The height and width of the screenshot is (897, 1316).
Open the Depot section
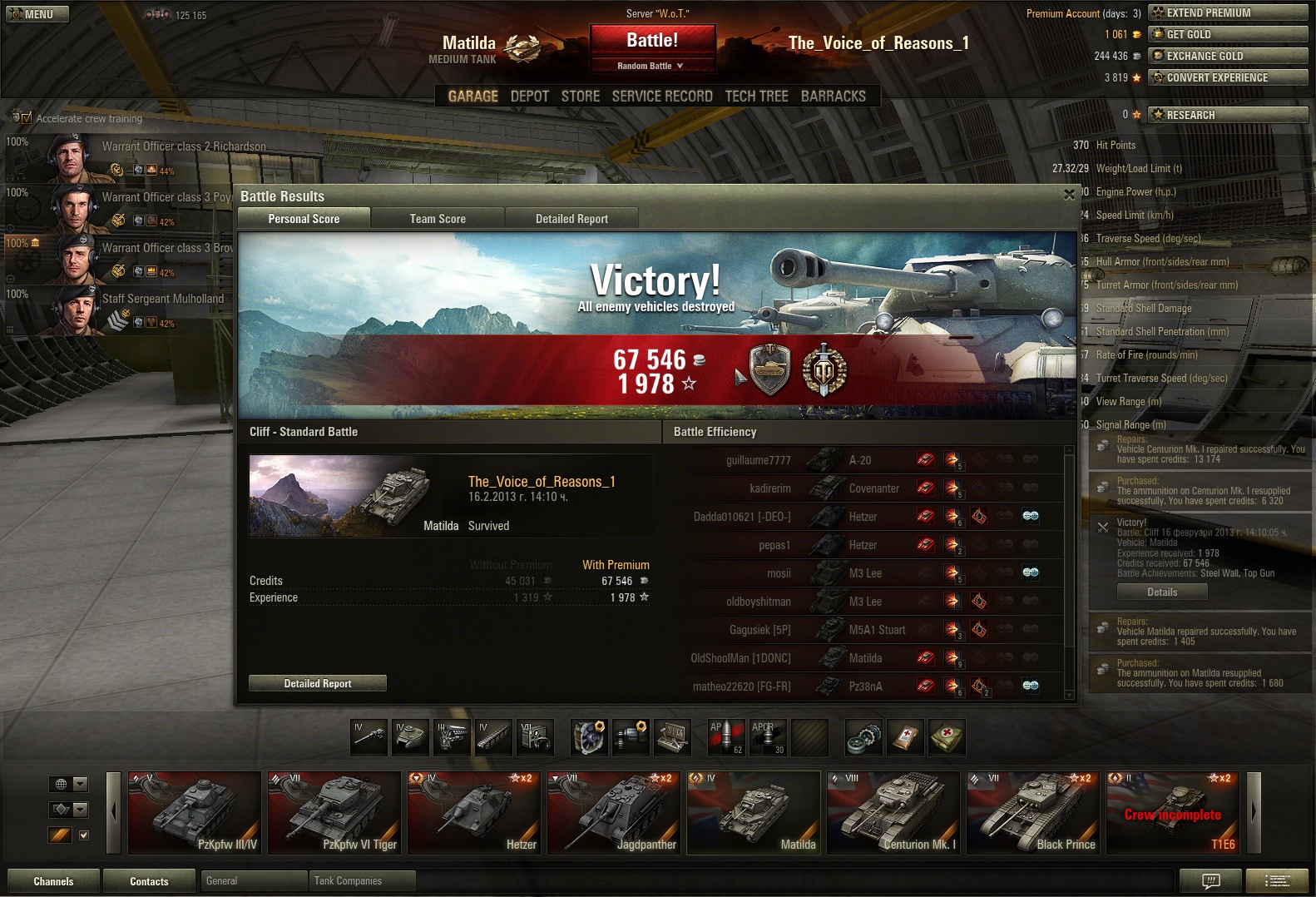pos(529,97)
